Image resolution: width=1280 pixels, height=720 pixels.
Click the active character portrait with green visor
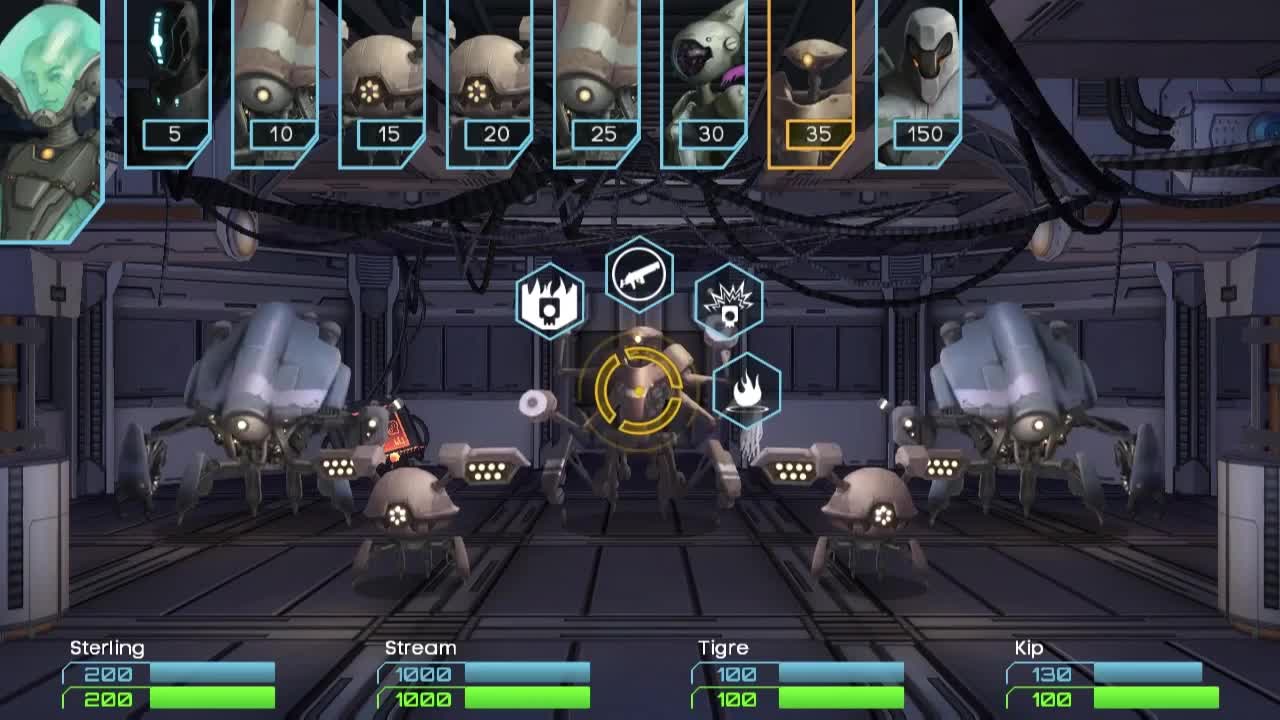coord(50,120)
